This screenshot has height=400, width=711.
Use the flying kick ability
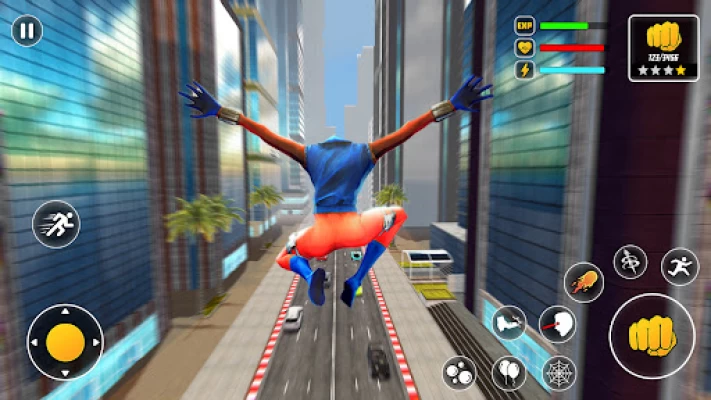509,323
